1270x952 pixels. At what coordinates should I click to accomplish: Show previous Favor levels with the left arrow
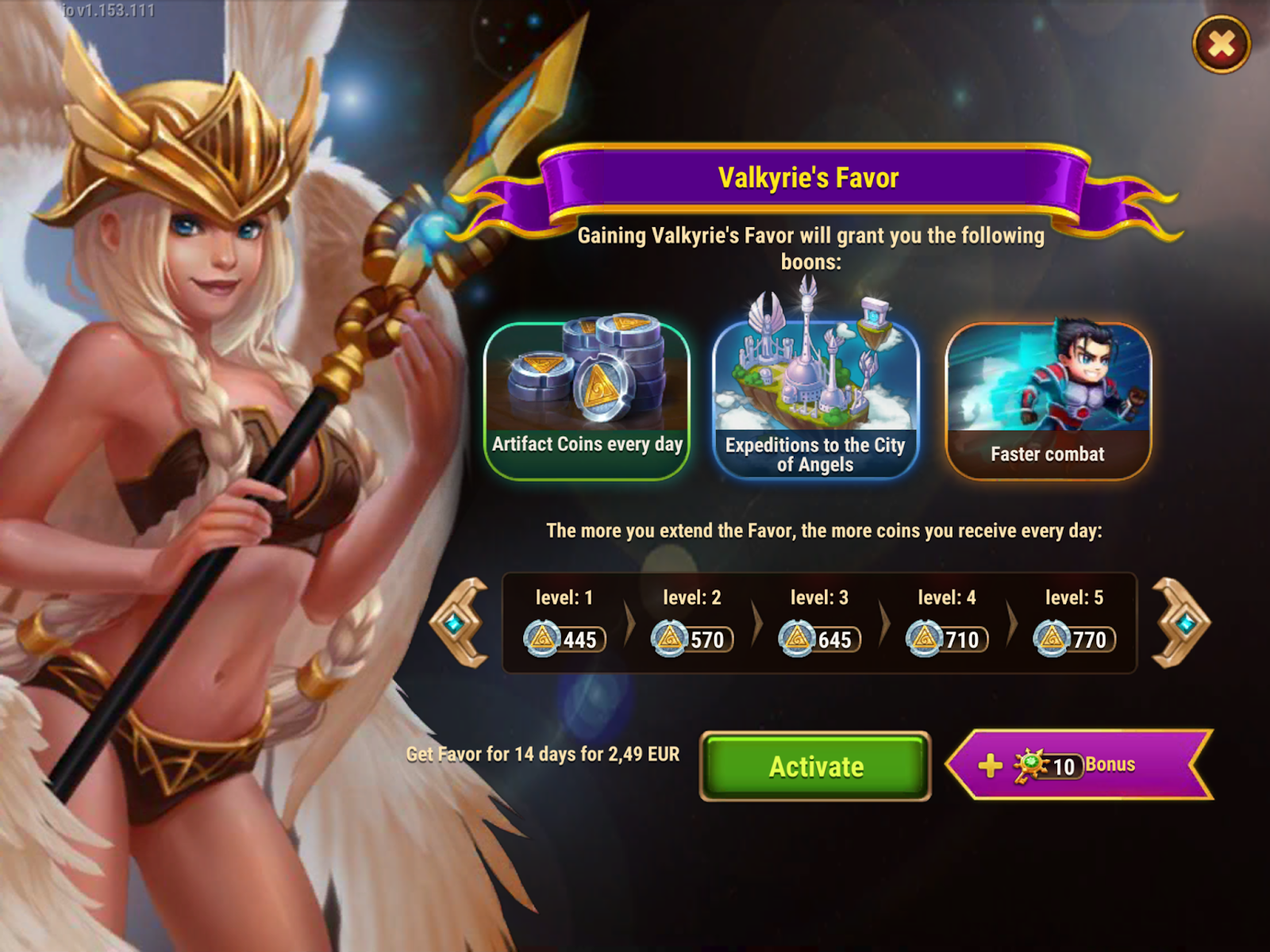[x=460, y=623]
